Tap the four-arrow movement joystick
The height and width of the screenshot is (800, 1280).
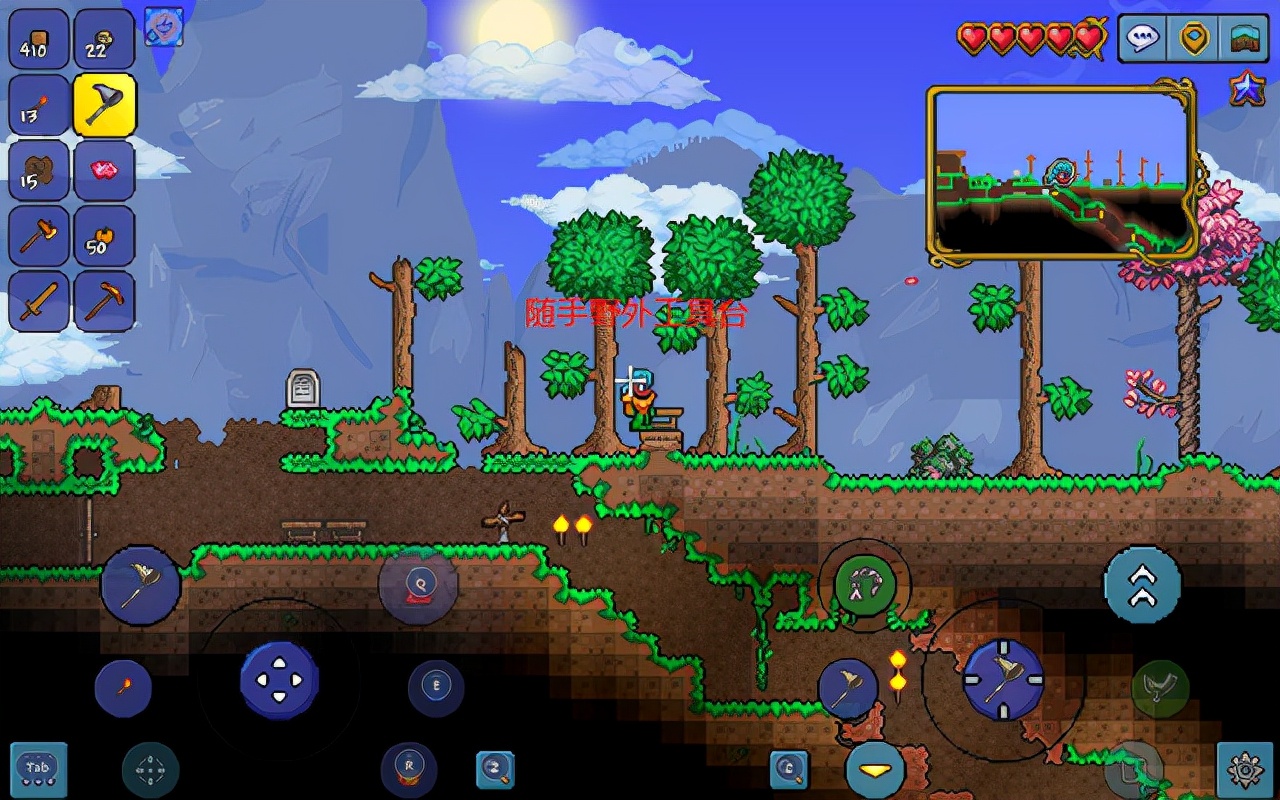(x=279, y=680)
